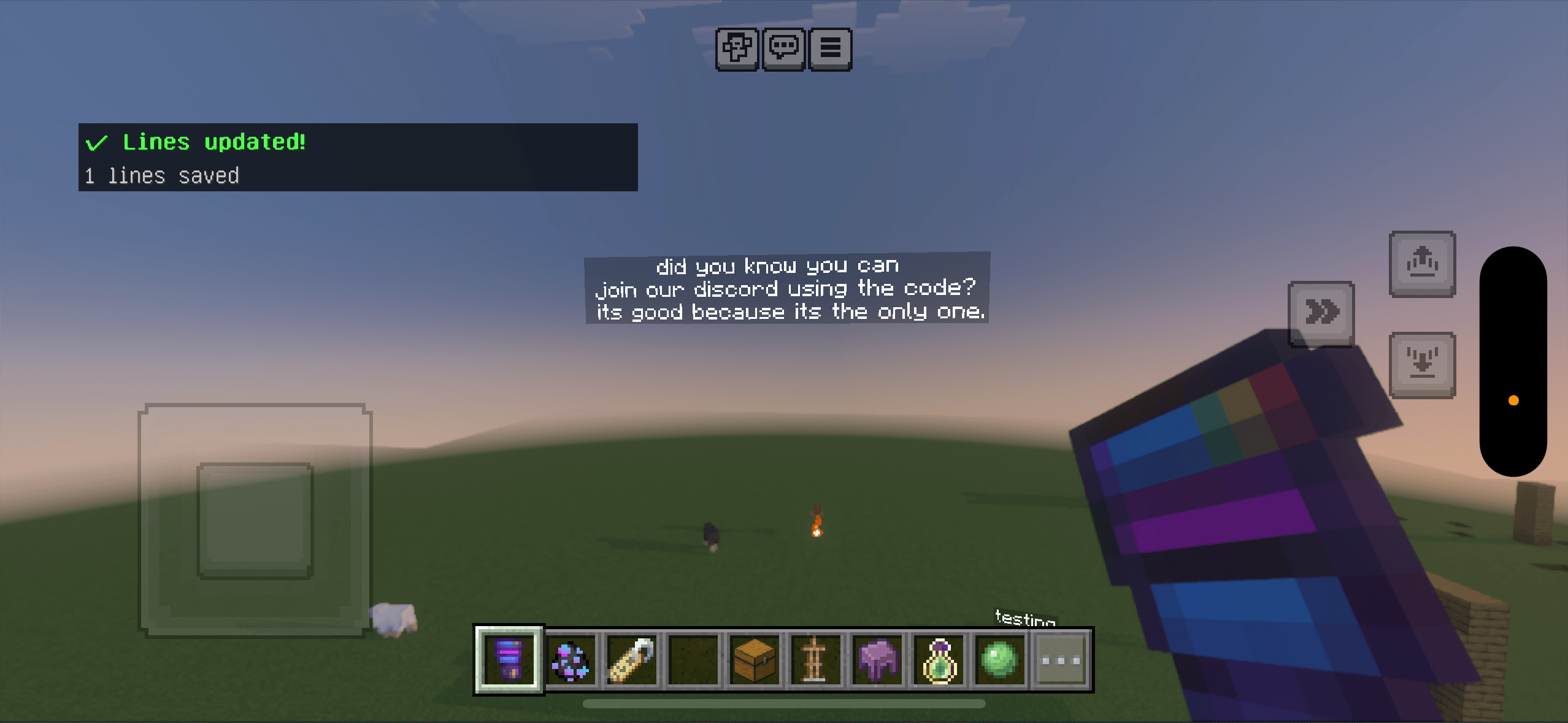
Task: Toggle sprint with the double-arrow button
Action: click(1322, 312)
